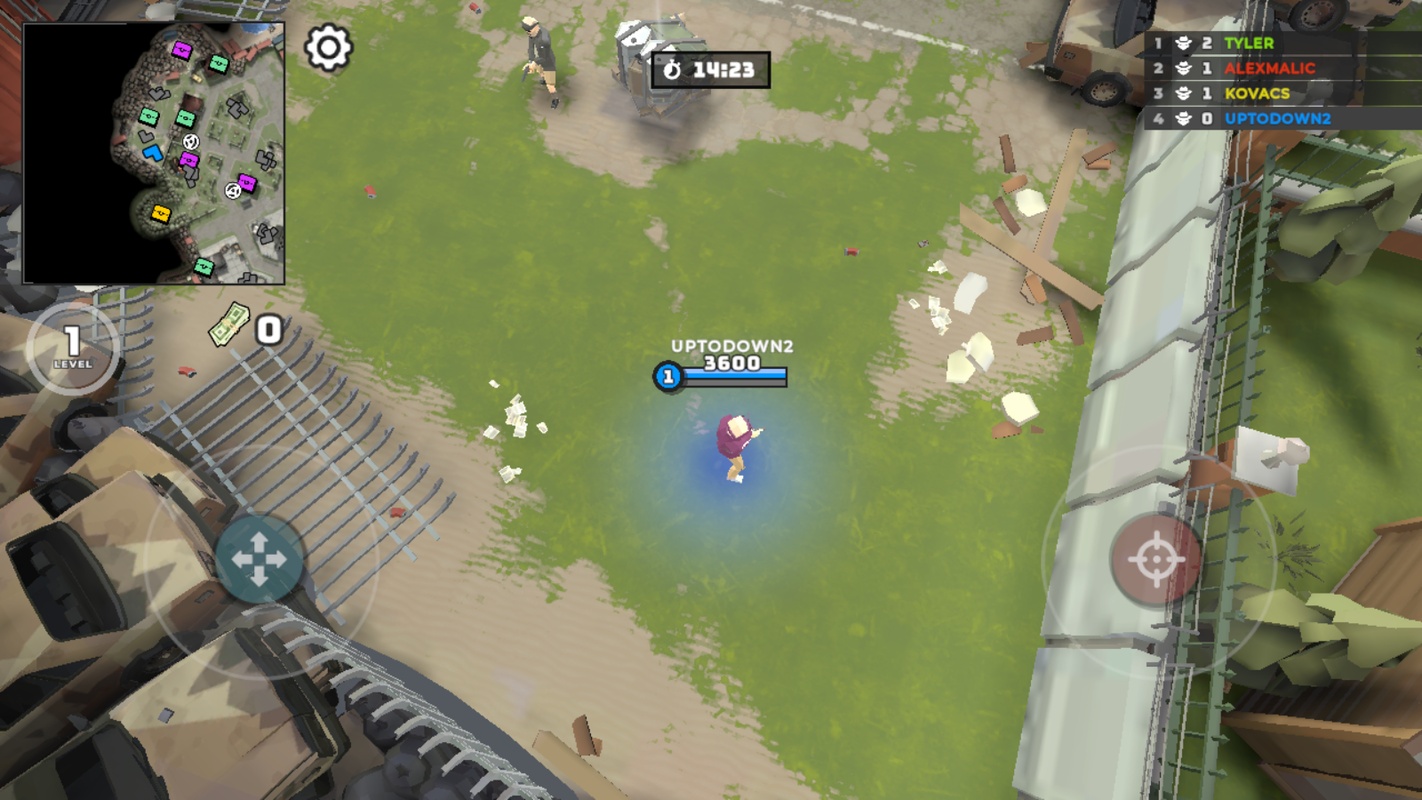
Task: Choose the KOVACS leaderboard entry
Action: (1282, 93)
